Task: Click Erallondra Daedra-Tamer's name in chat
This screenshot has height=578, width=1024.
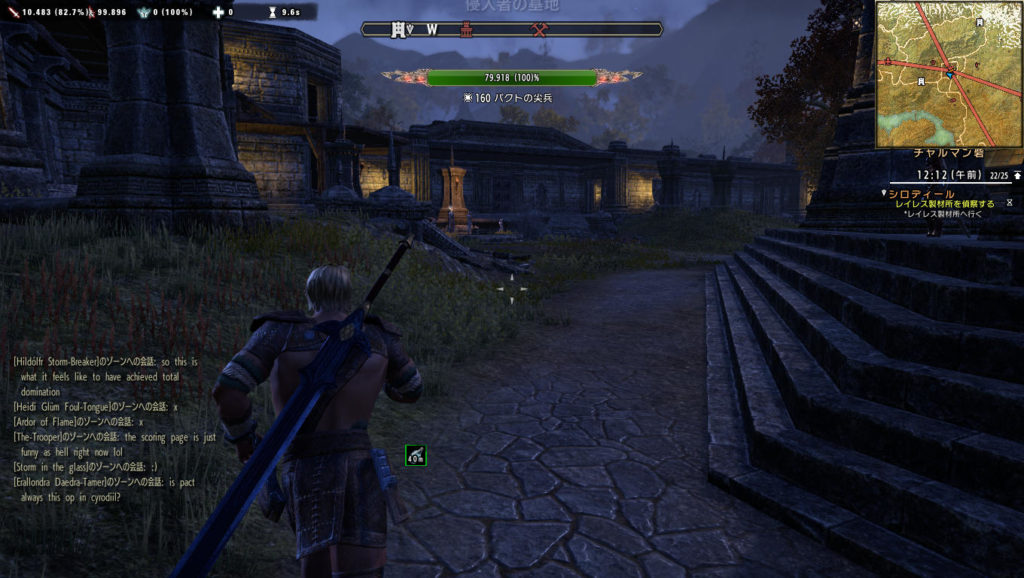Action: point(63,482)
